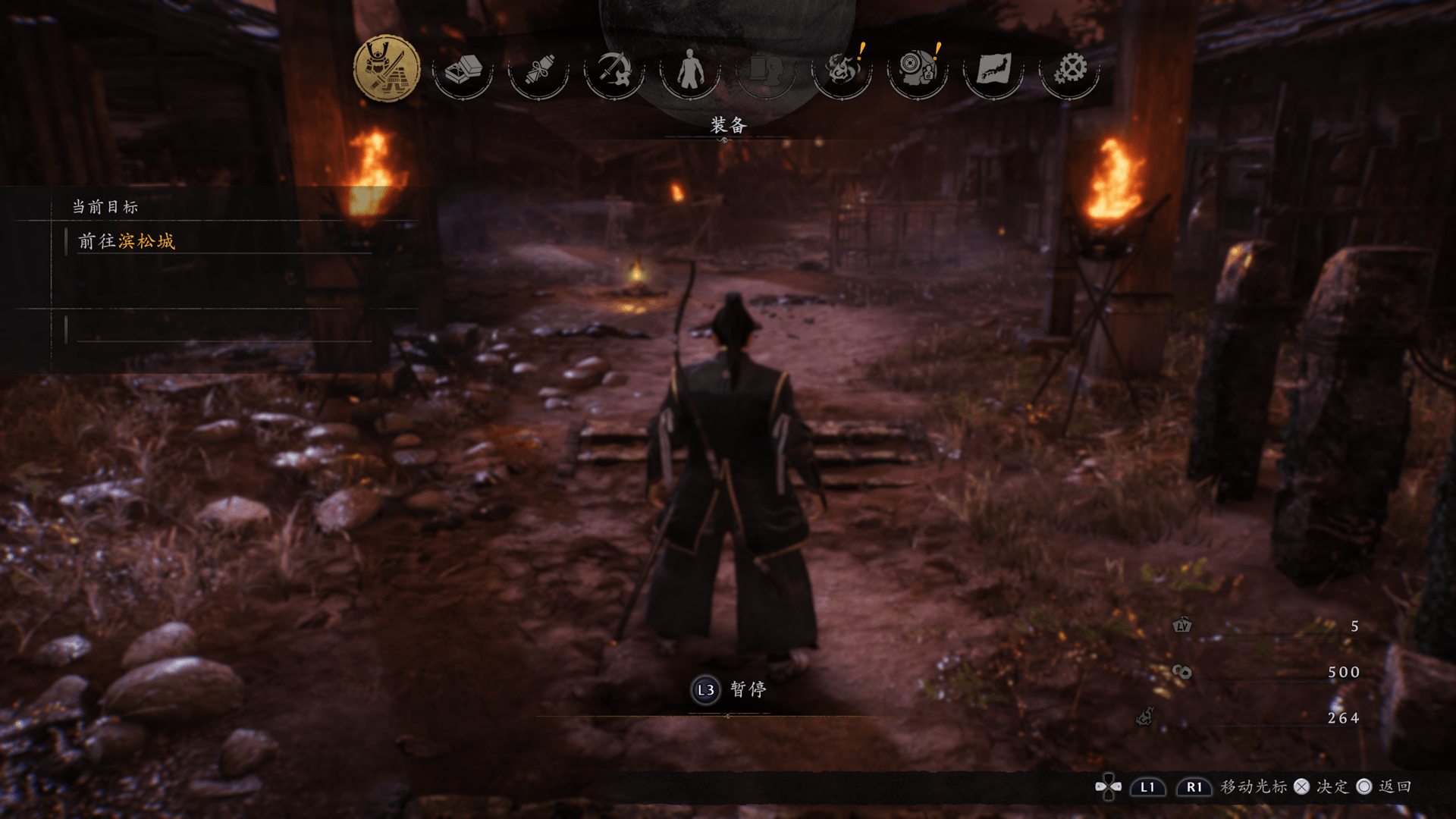Open the target and mask menu
Image resolution: width=1456 pixels, height=819 pixels.
pos(918,70)
